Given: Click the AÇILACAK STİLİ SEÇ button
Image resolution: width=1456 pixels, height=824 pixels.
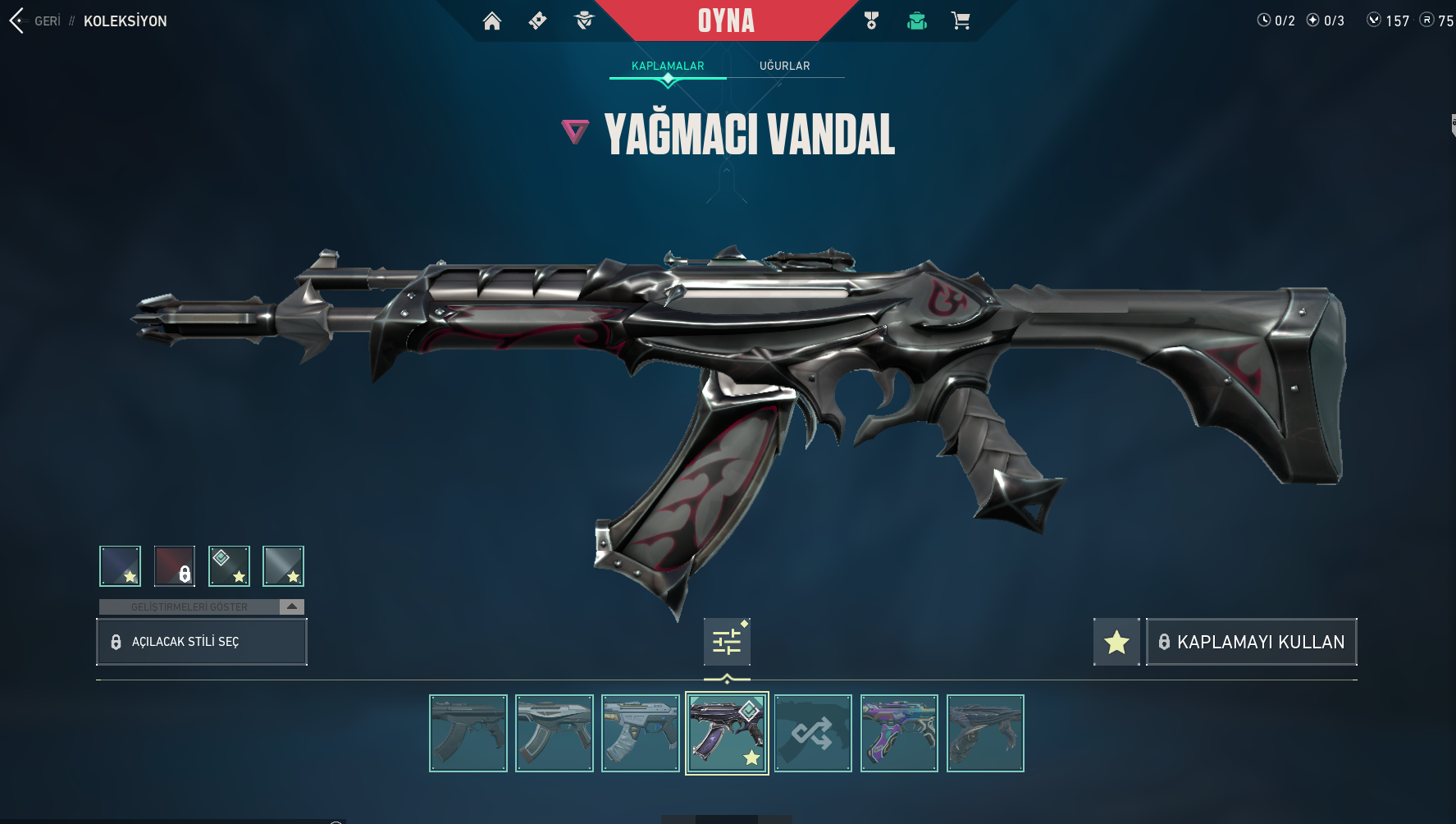Looking at the screenshot, I should [x=202, y=642].
